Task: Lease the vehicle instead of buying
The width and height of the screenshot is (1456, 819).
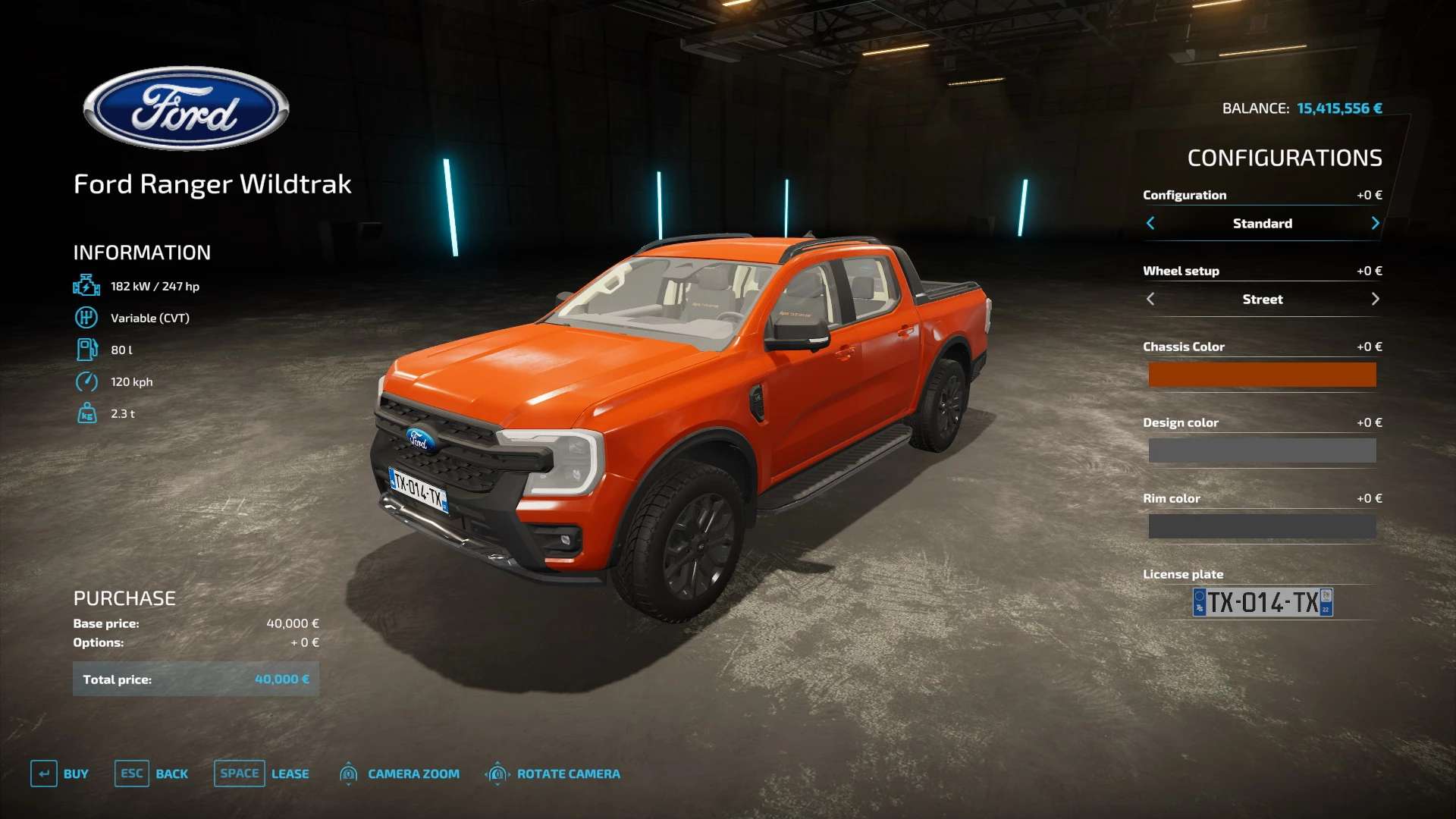Action: [x=262, y=773]
